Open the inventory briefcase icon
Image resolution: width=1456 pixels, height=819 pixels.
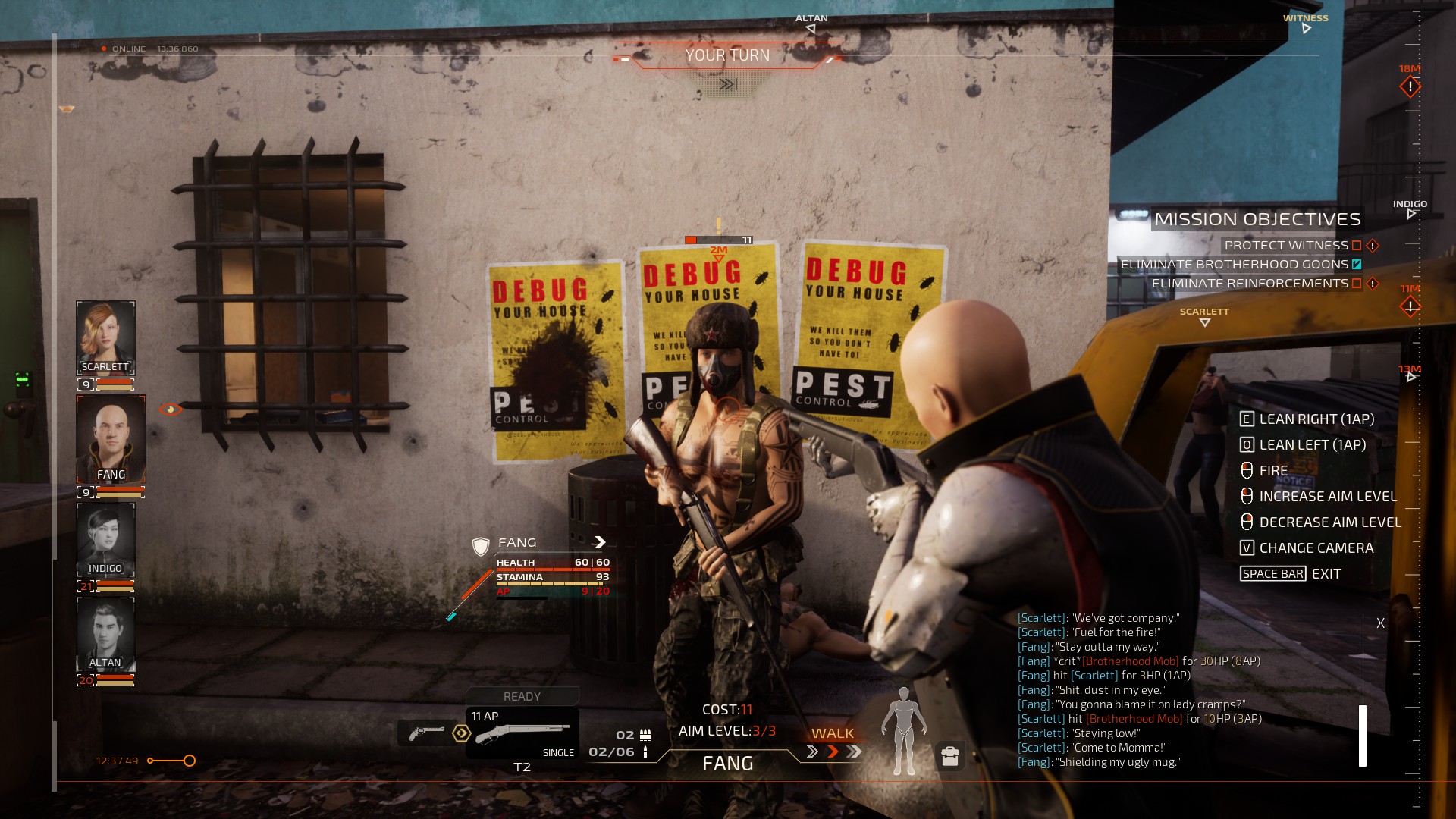point(949,756)
